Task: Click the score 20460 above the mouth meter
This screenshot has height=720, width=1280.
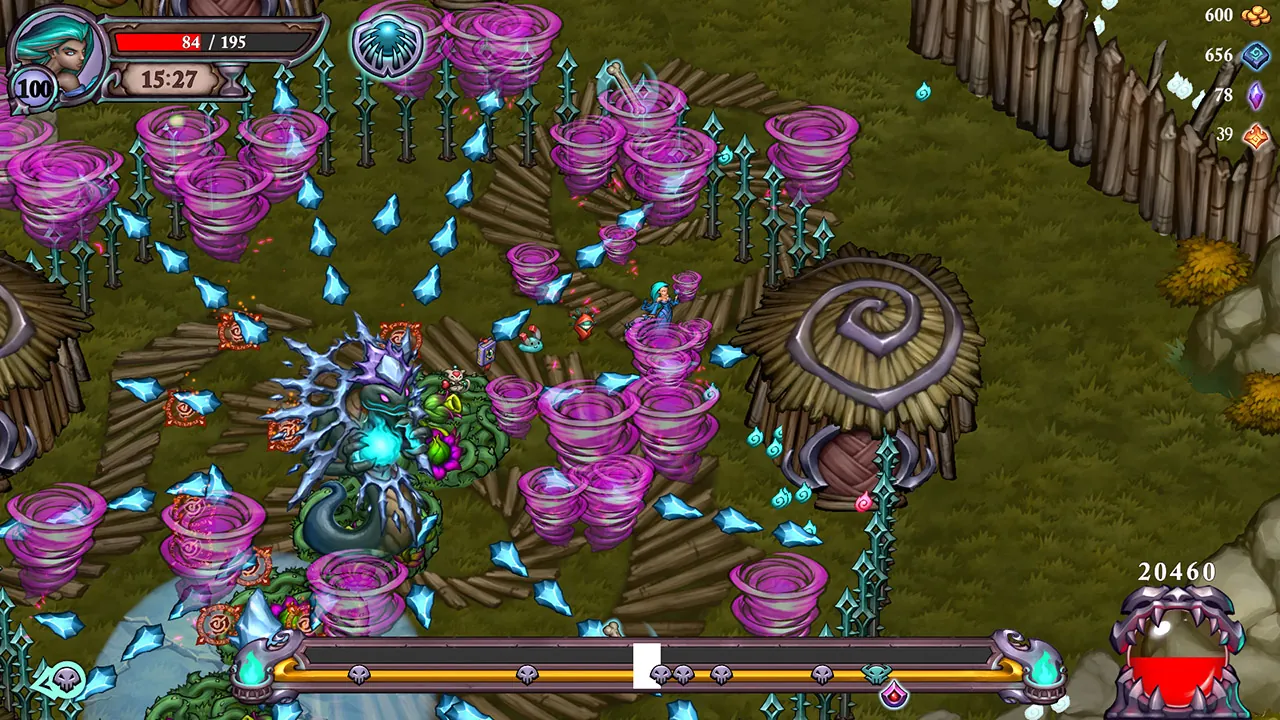Action: pyautogui.click(x=1178, y=573)
